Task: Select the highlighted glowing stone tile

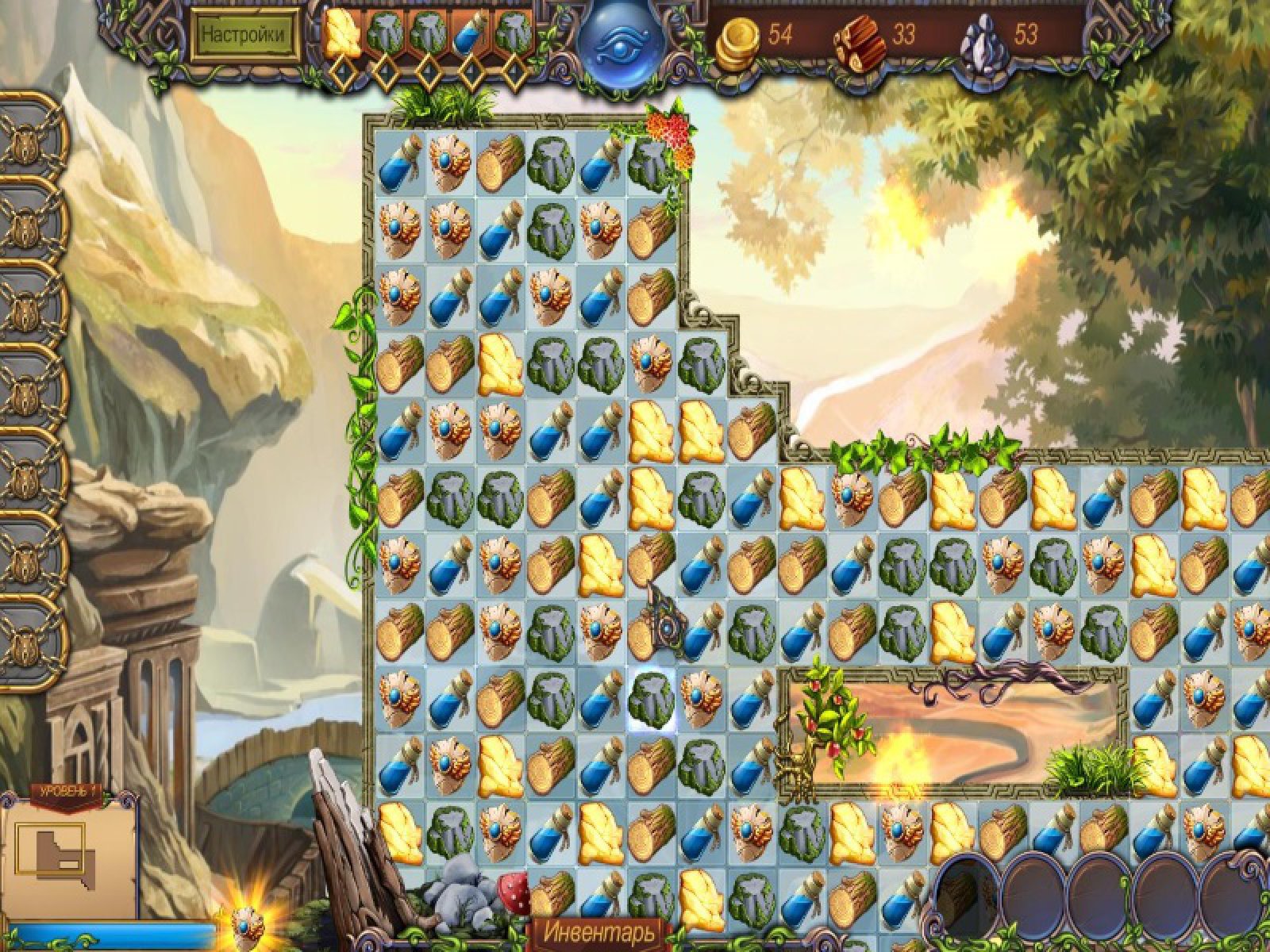Action: click(652, 696)
